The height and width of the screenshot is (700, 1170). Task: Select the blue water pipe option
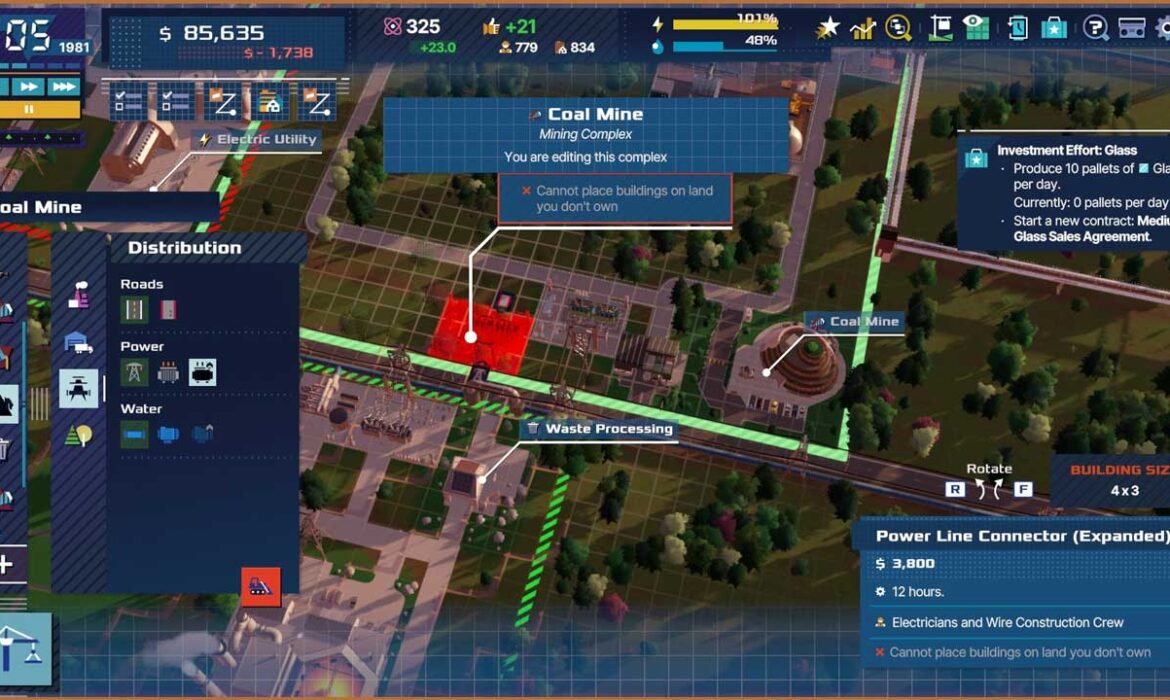click(134, 434)
